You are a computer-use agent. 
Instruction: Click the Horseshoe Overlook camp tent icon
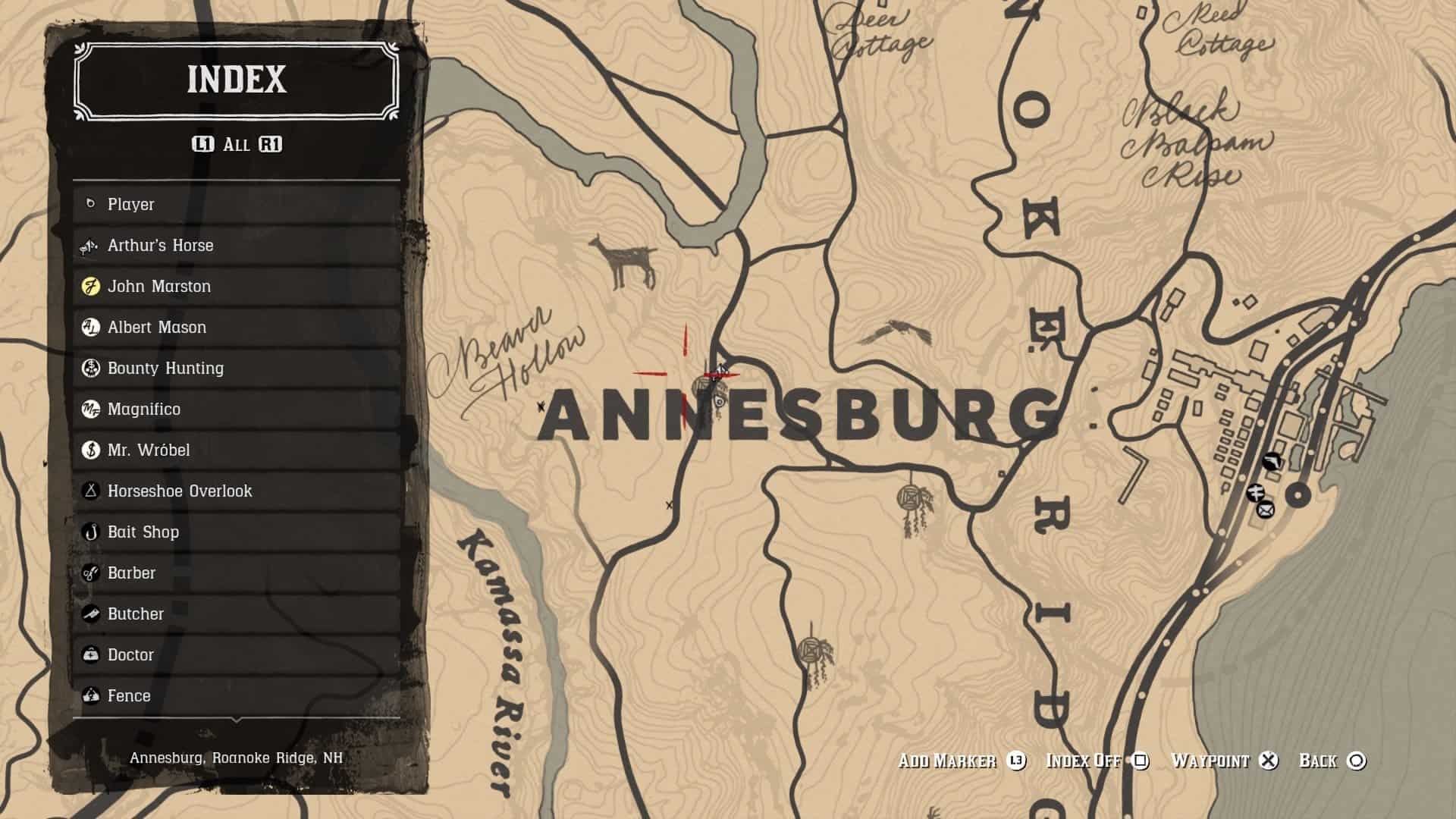[89, 491]
